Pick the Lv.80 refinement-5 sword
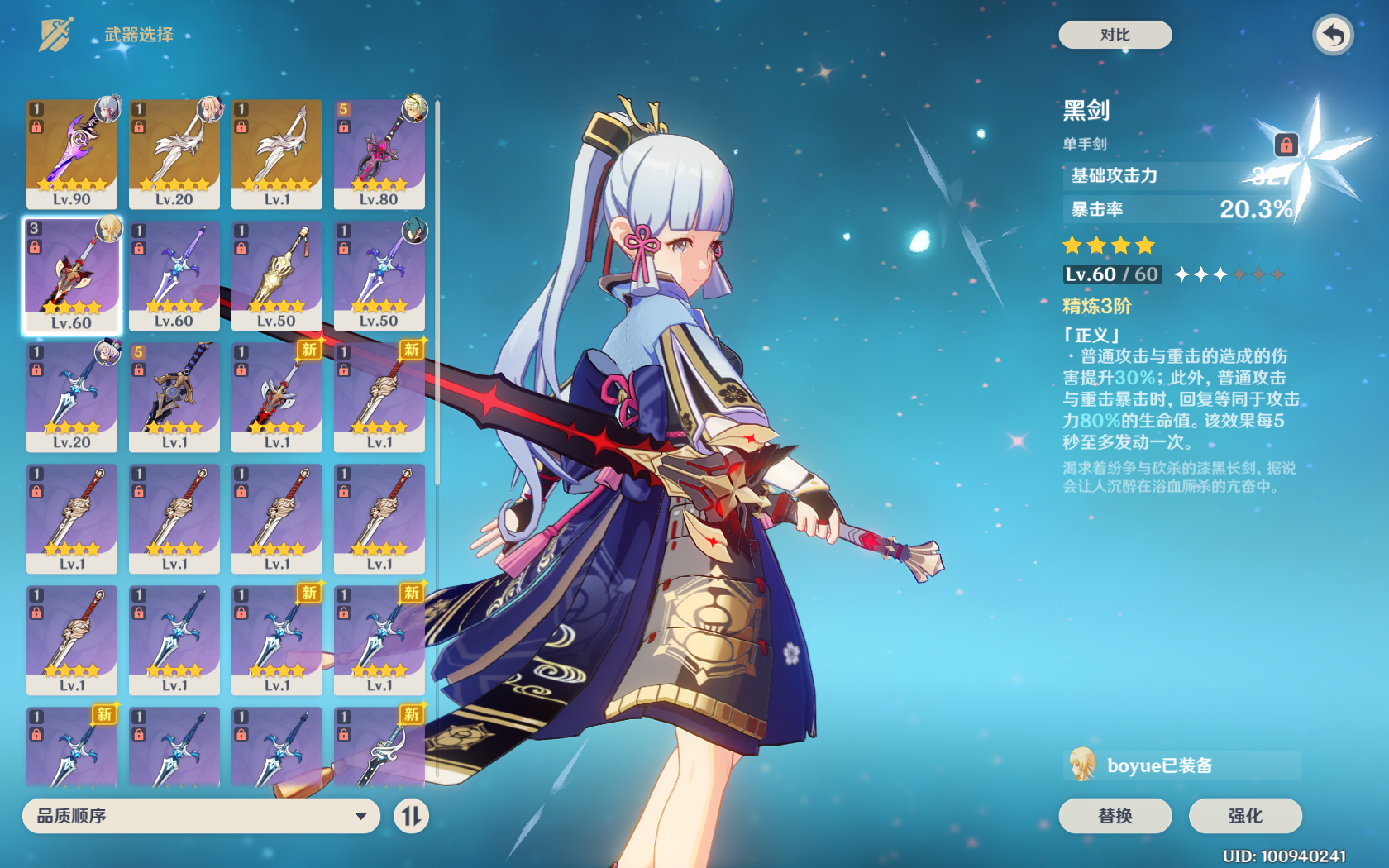This screenshot has height=868, width=1389. (379, 154)
